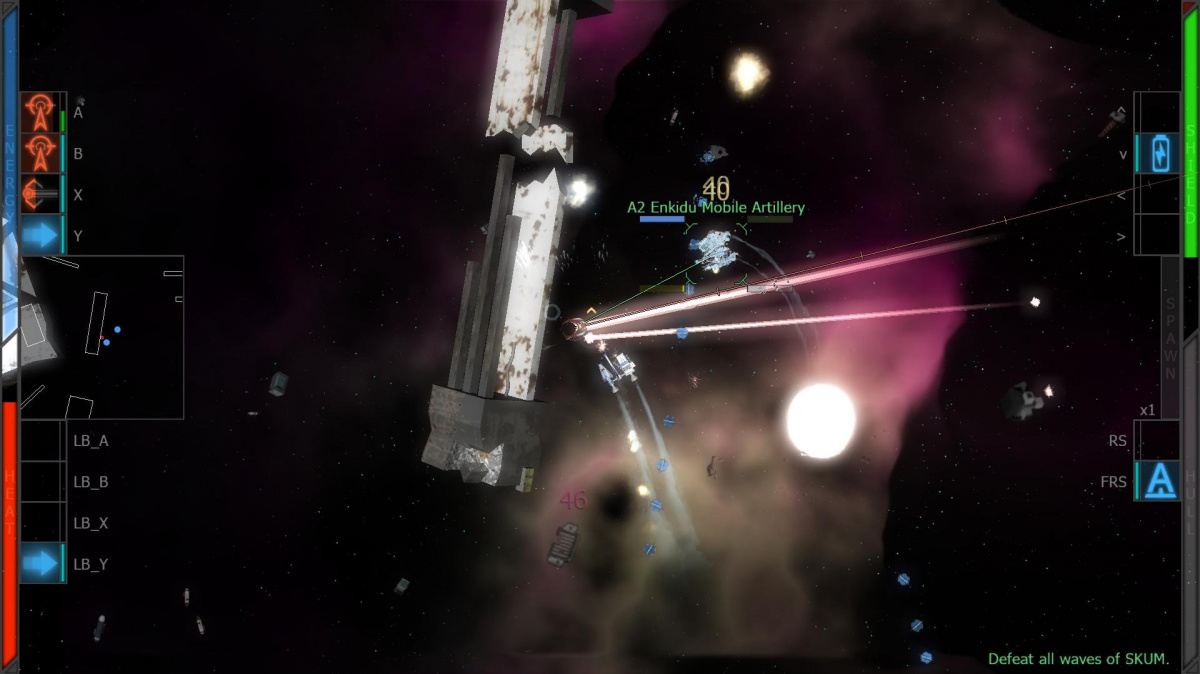Select the blue letter A icon in slot FRS
This screenshot has height=674, width=1200.
[1159, 481]
